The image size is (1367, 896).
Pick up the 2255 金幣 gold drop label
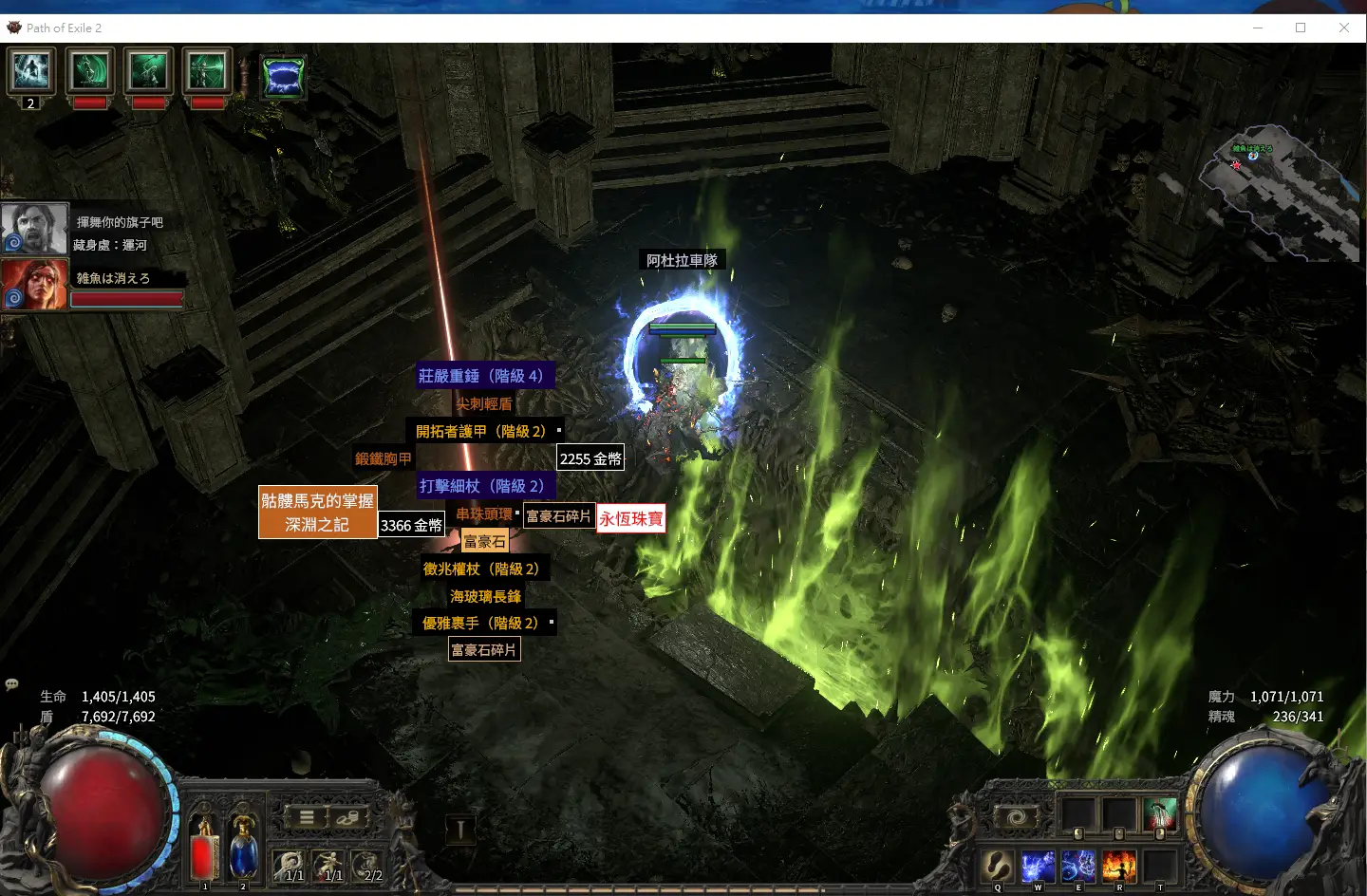tap(590, 458)
